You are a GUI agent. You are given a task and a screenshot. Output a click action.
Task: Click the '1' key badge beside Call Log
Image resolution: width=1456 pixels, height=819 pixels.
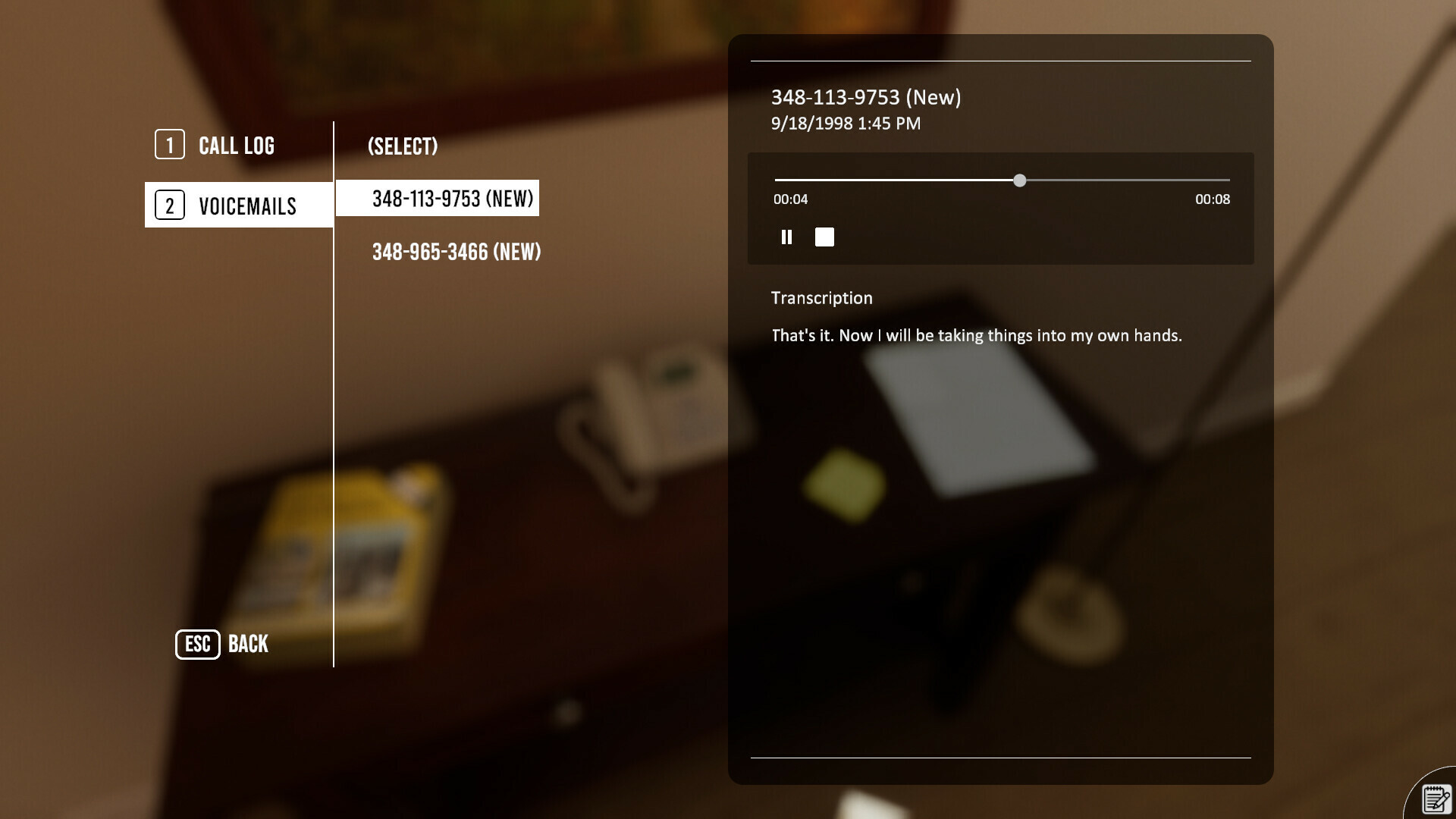click(169, 144)
